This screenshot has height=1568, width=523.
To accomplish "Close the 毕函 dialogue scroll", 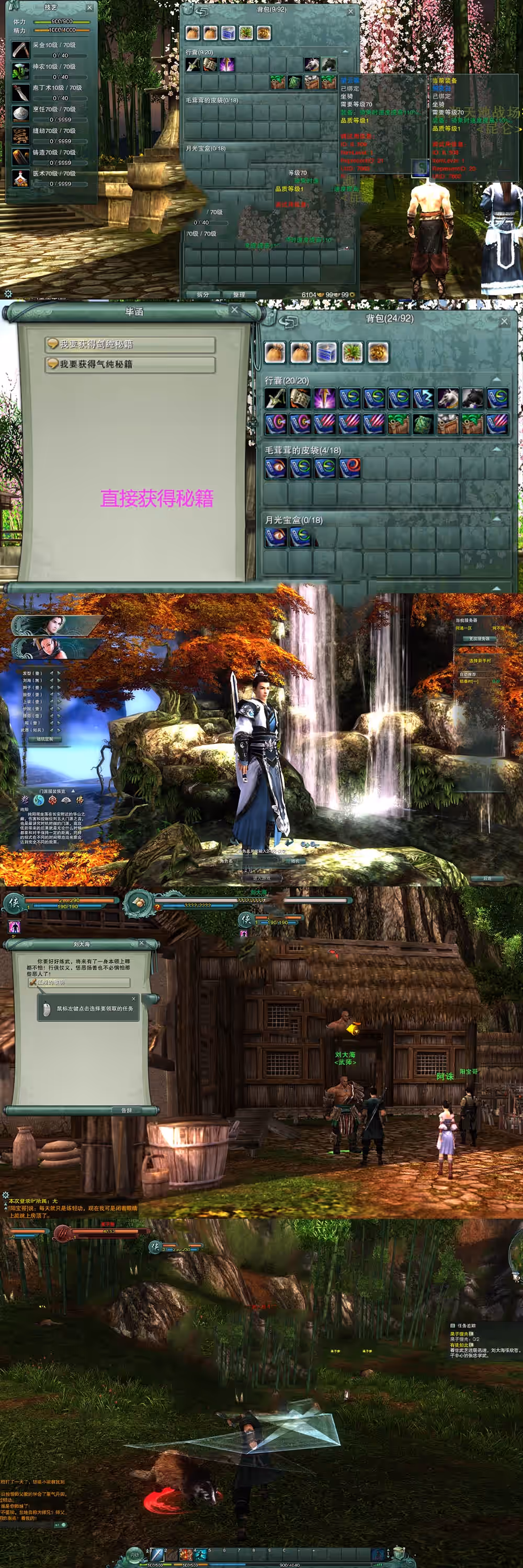I will (234, 310).
